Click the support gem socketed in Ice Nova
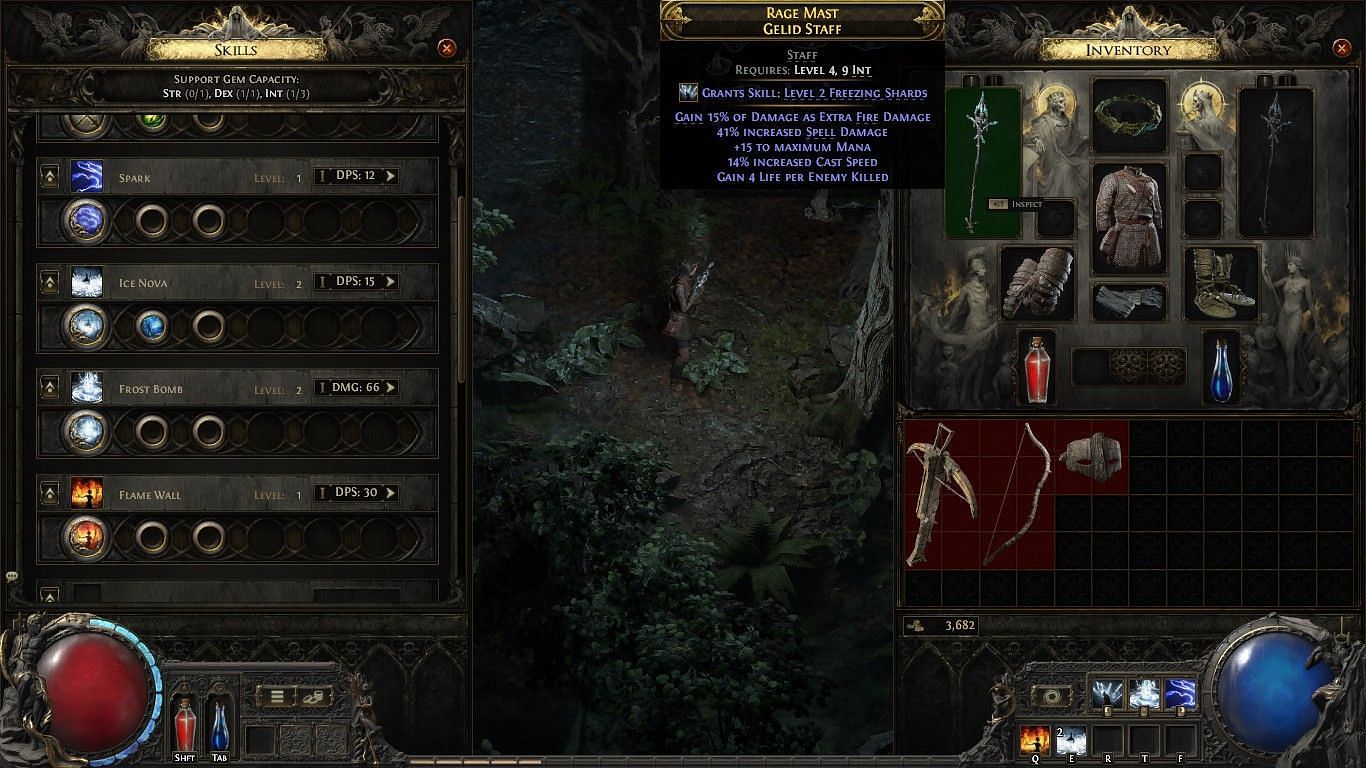Image resolution: width=1366 pixels, height=768 pixels. (152, 326)
